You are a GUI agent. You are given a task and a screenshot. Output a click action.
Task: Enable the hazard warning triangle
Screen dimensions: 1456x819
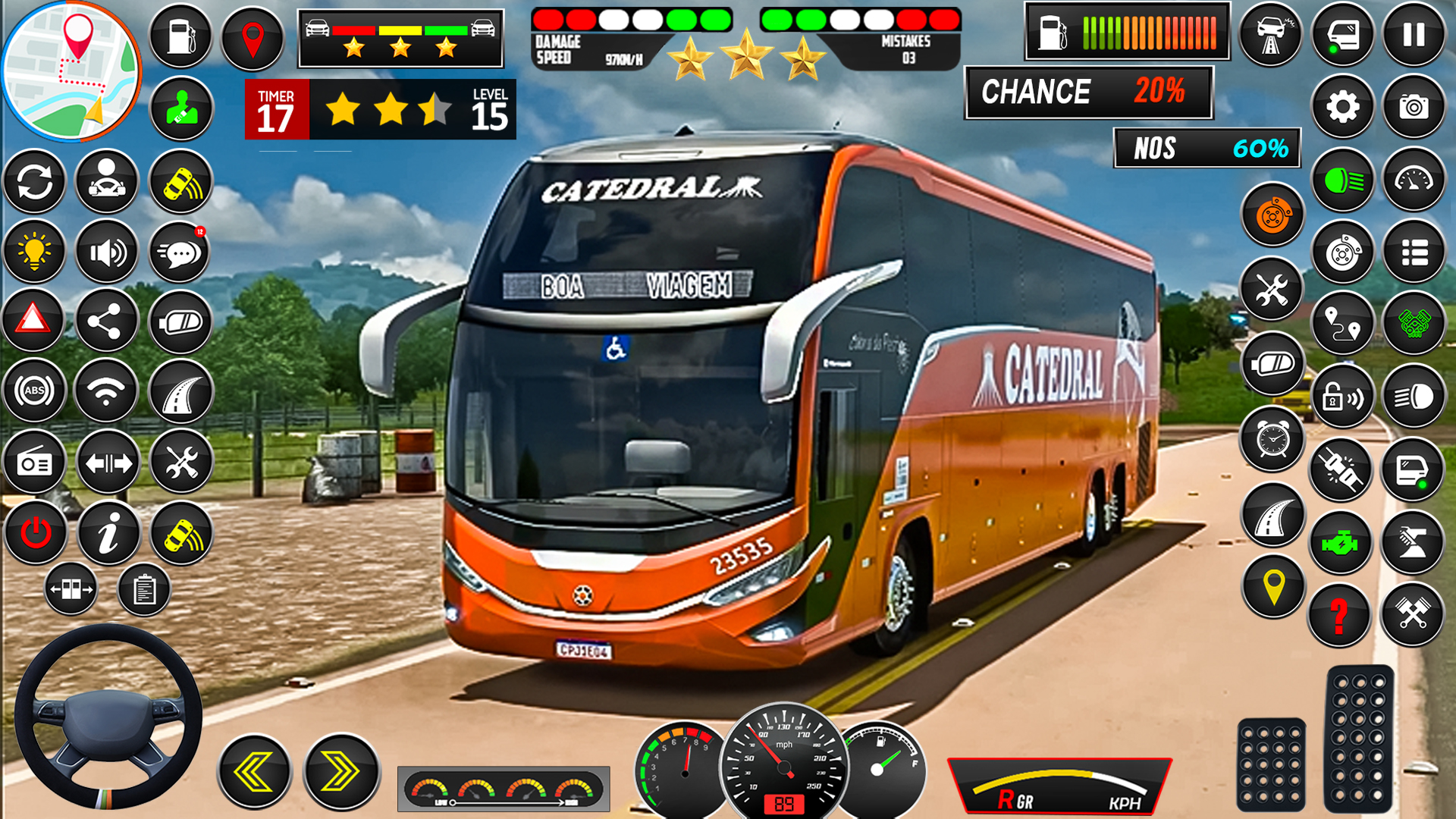(x=33, y=320)
